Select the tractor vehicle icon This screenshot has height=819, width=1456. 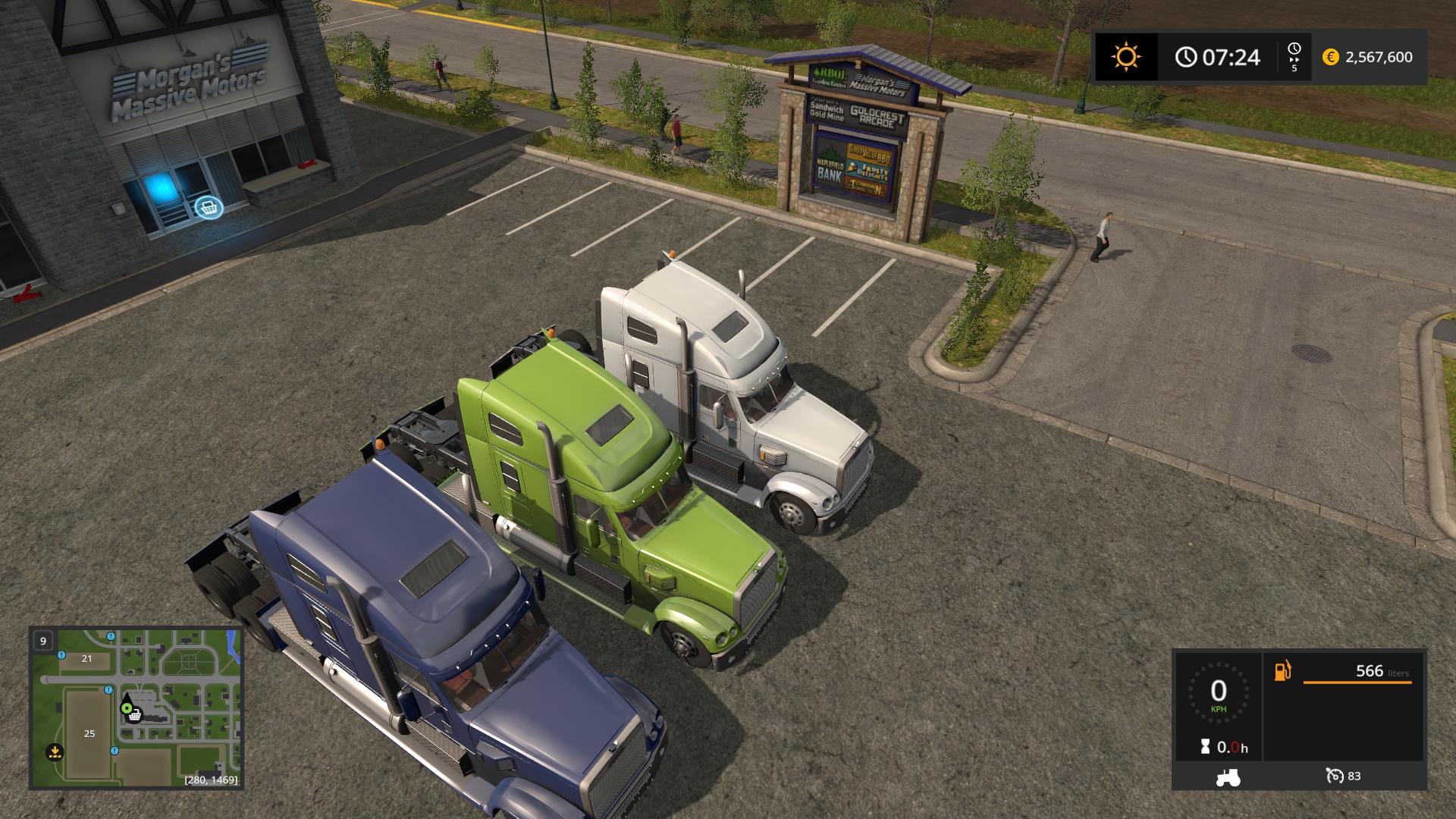(1227, 777)
